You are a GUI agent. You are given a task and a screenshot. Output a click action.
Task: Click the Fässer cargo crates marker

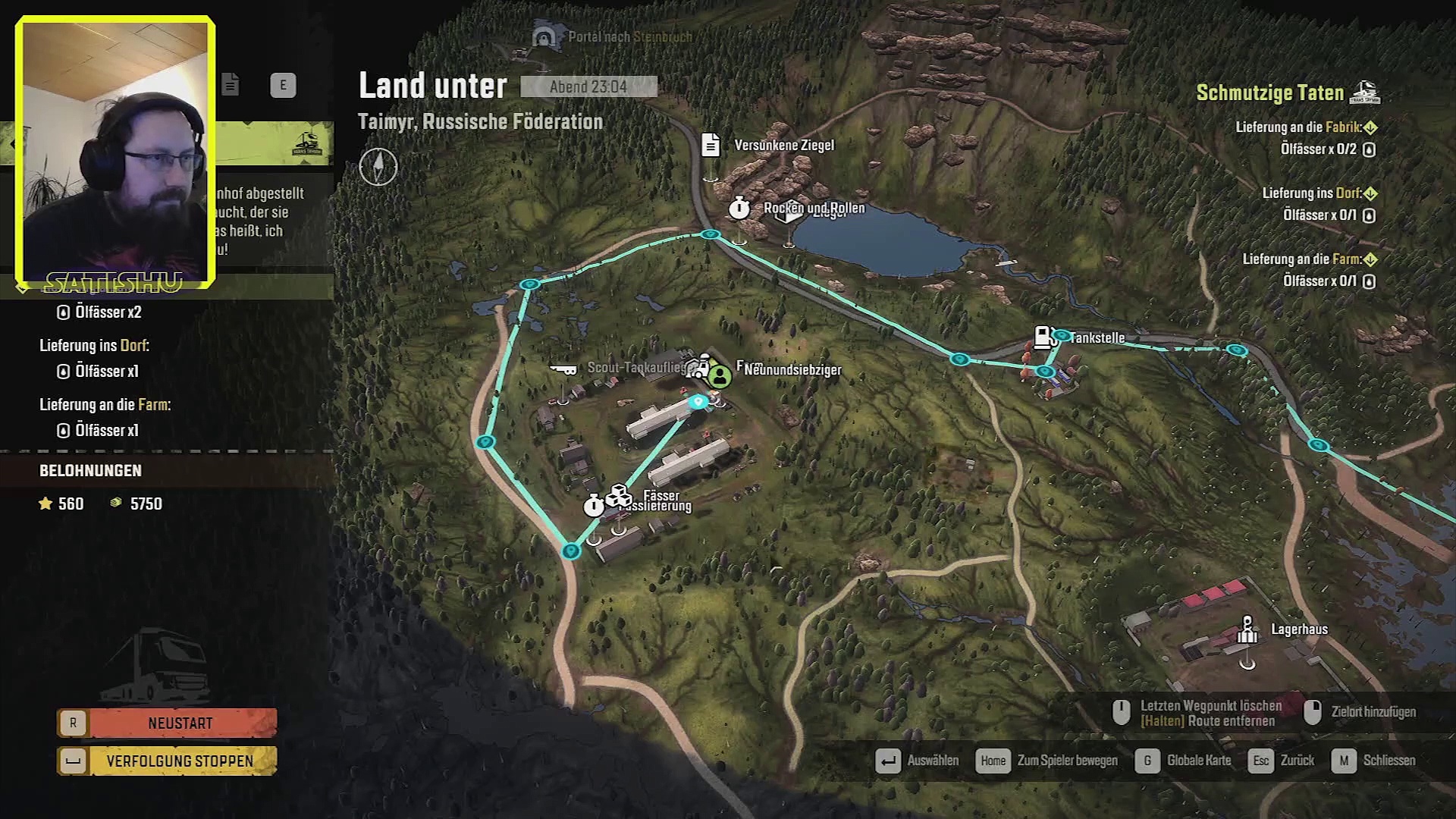pyautogui.click(x=619, y=496)
